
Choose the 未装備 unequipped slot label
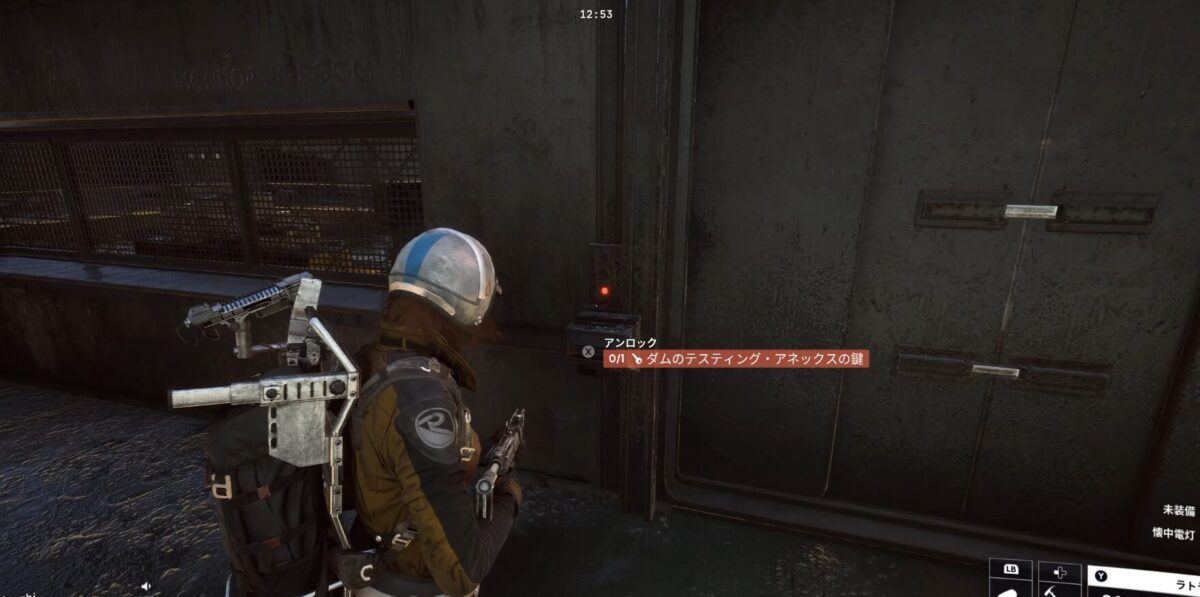coord(1180,509)
